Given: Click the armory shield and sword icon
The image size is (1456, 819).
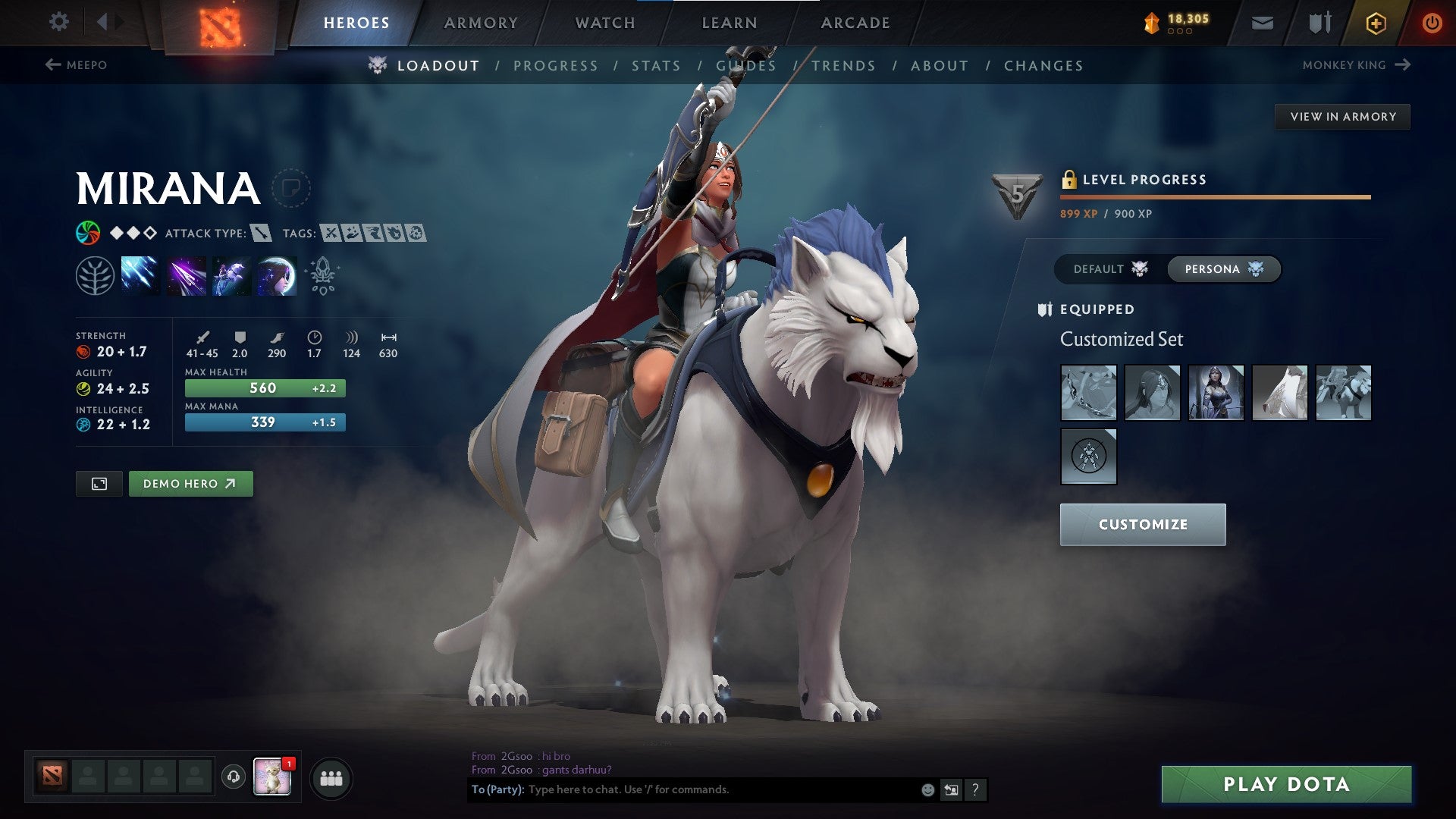Looking at the screenshot, I should (1318, 22).
